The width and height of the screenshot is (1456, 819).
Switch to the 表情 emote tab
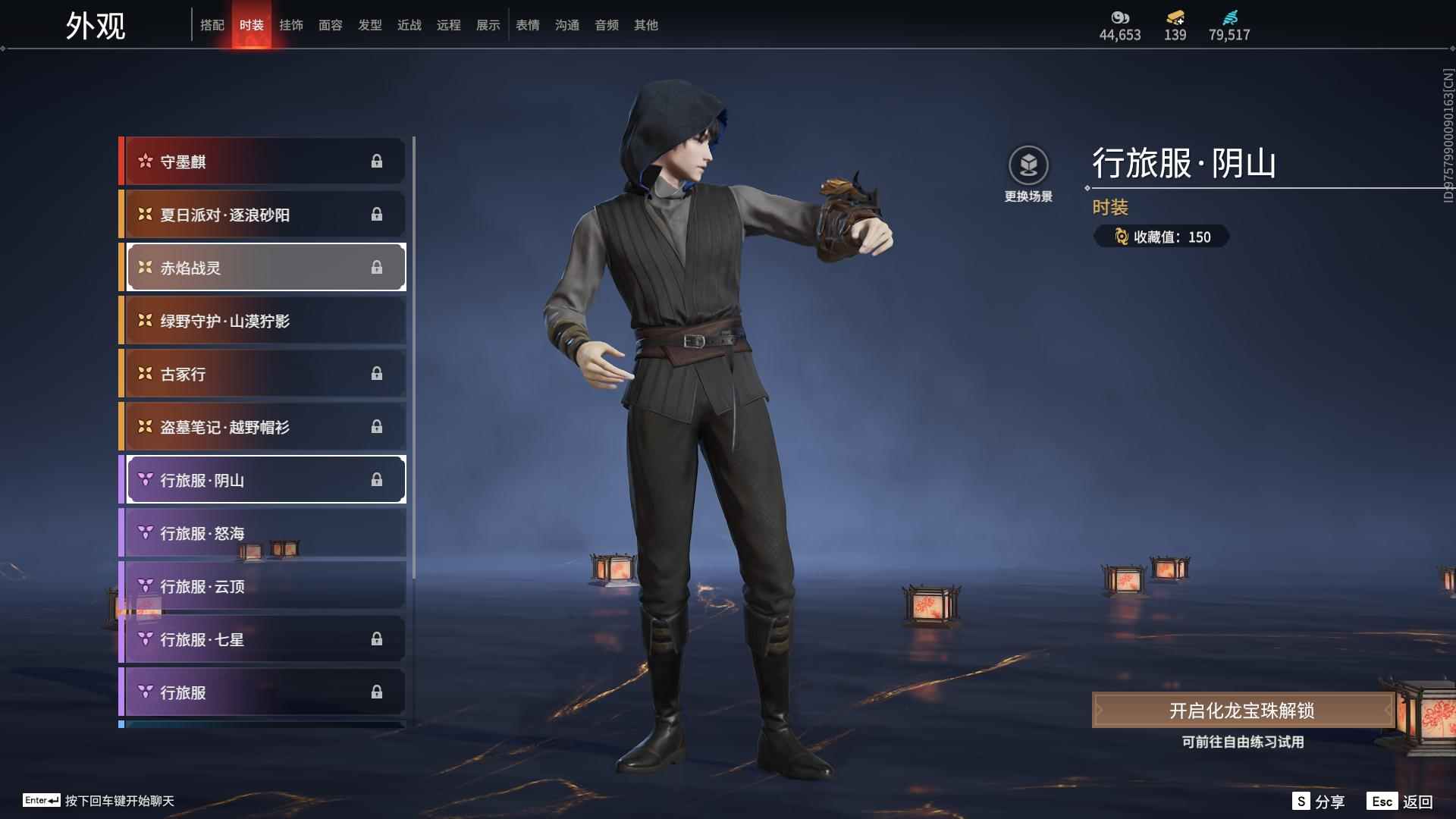[528, 25]
